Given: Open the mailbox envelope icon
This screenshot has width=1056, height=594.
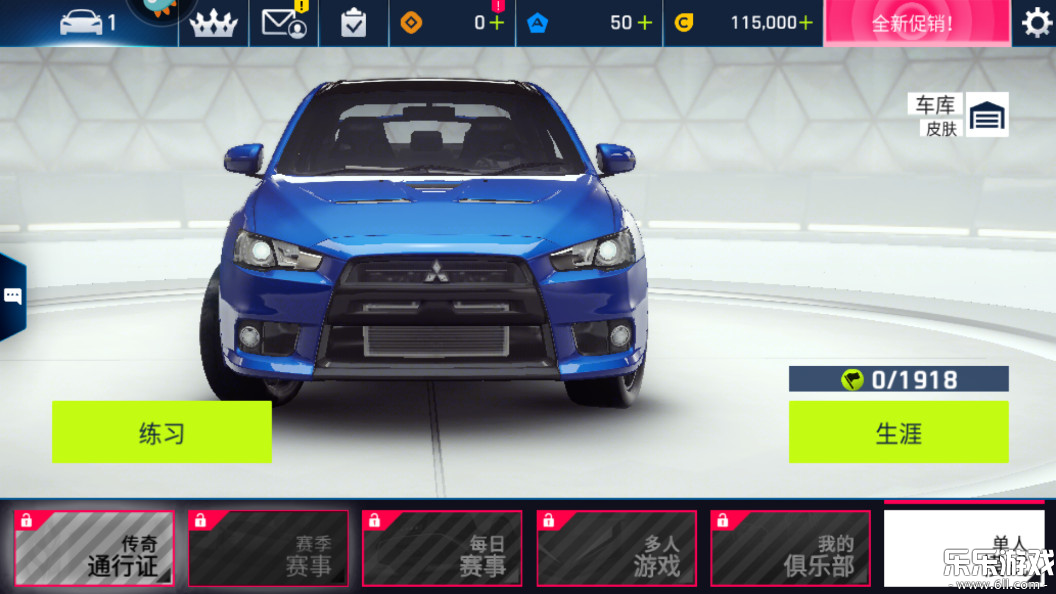Looking at the screenshot, I should click(x=284, y=22).
